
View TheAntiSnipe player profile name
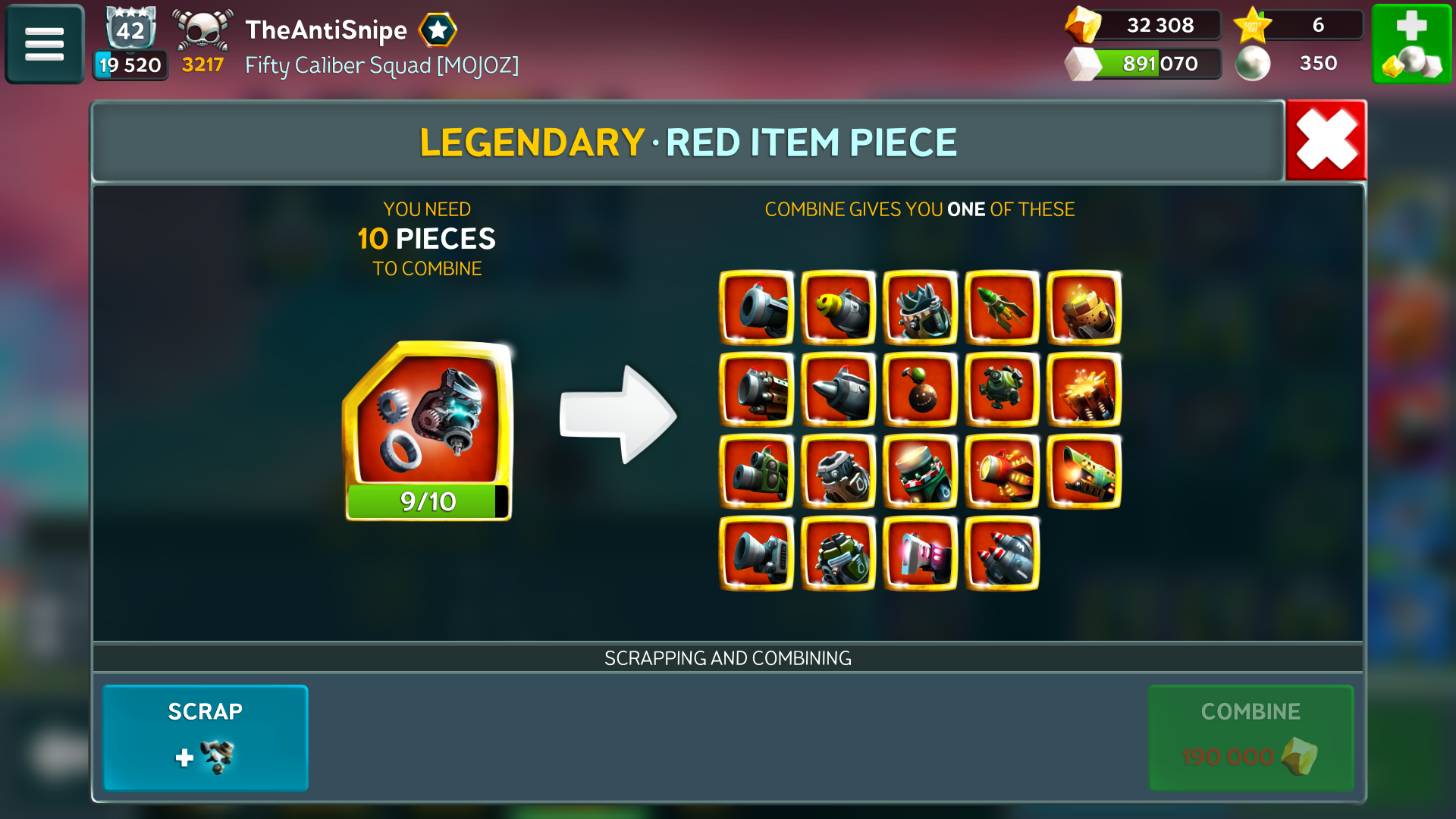[326, 30]
